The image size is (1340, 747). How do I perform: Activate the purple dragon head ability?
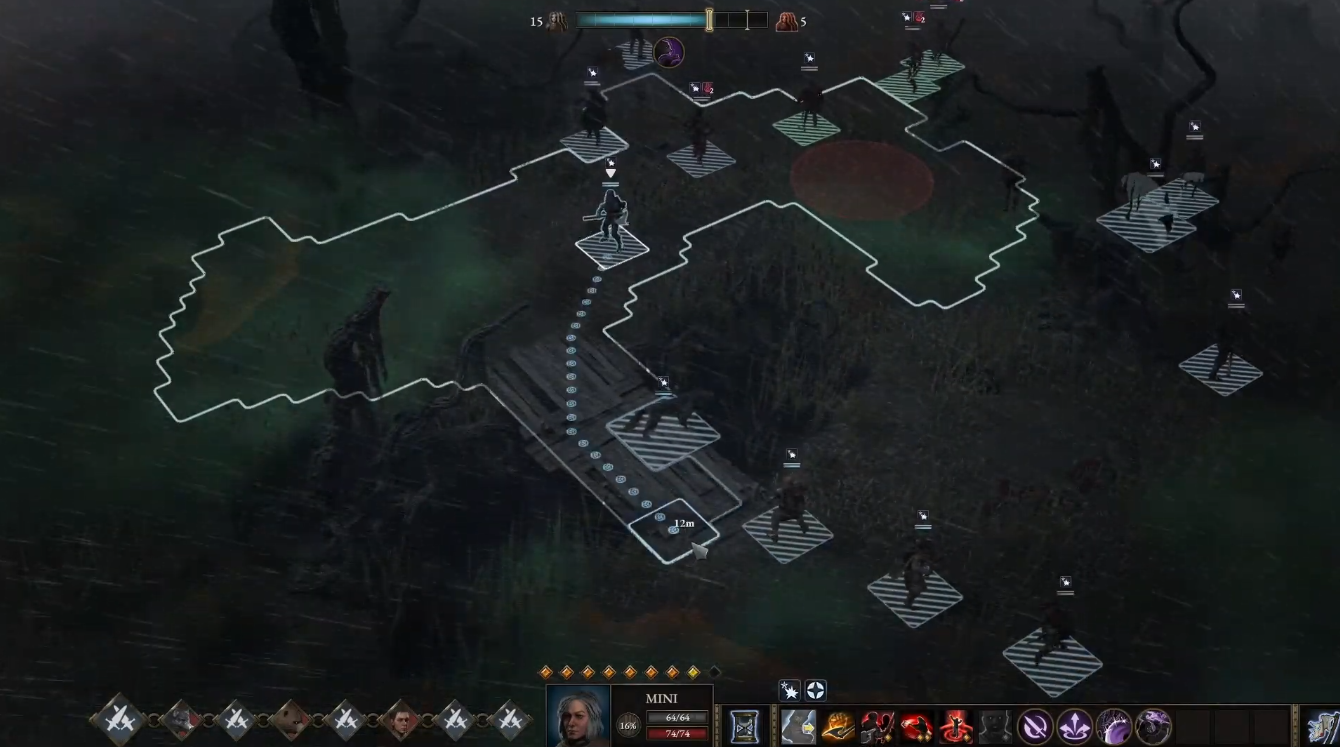tap(1152, 727)
